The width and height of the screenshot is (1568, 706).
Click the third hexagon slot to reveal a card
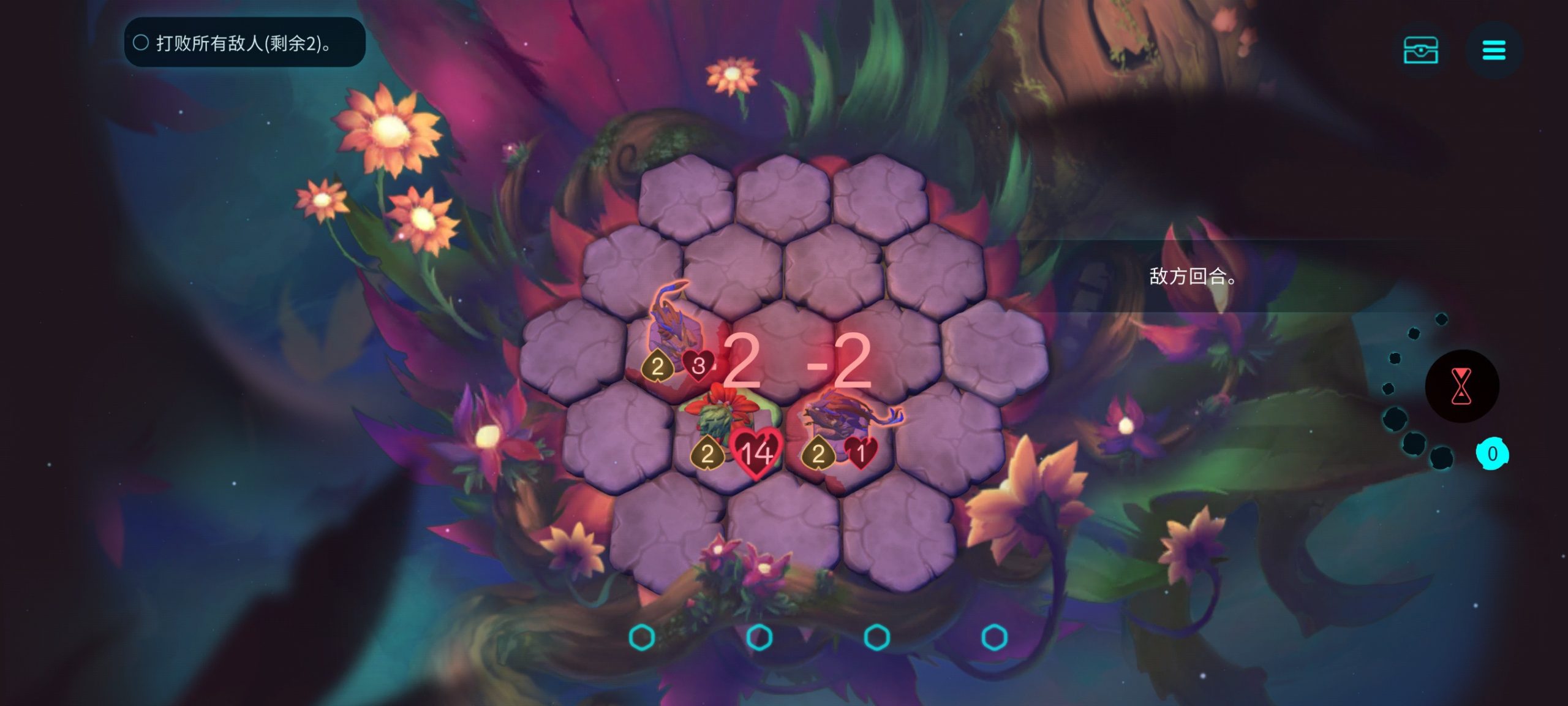pos(878,637)
